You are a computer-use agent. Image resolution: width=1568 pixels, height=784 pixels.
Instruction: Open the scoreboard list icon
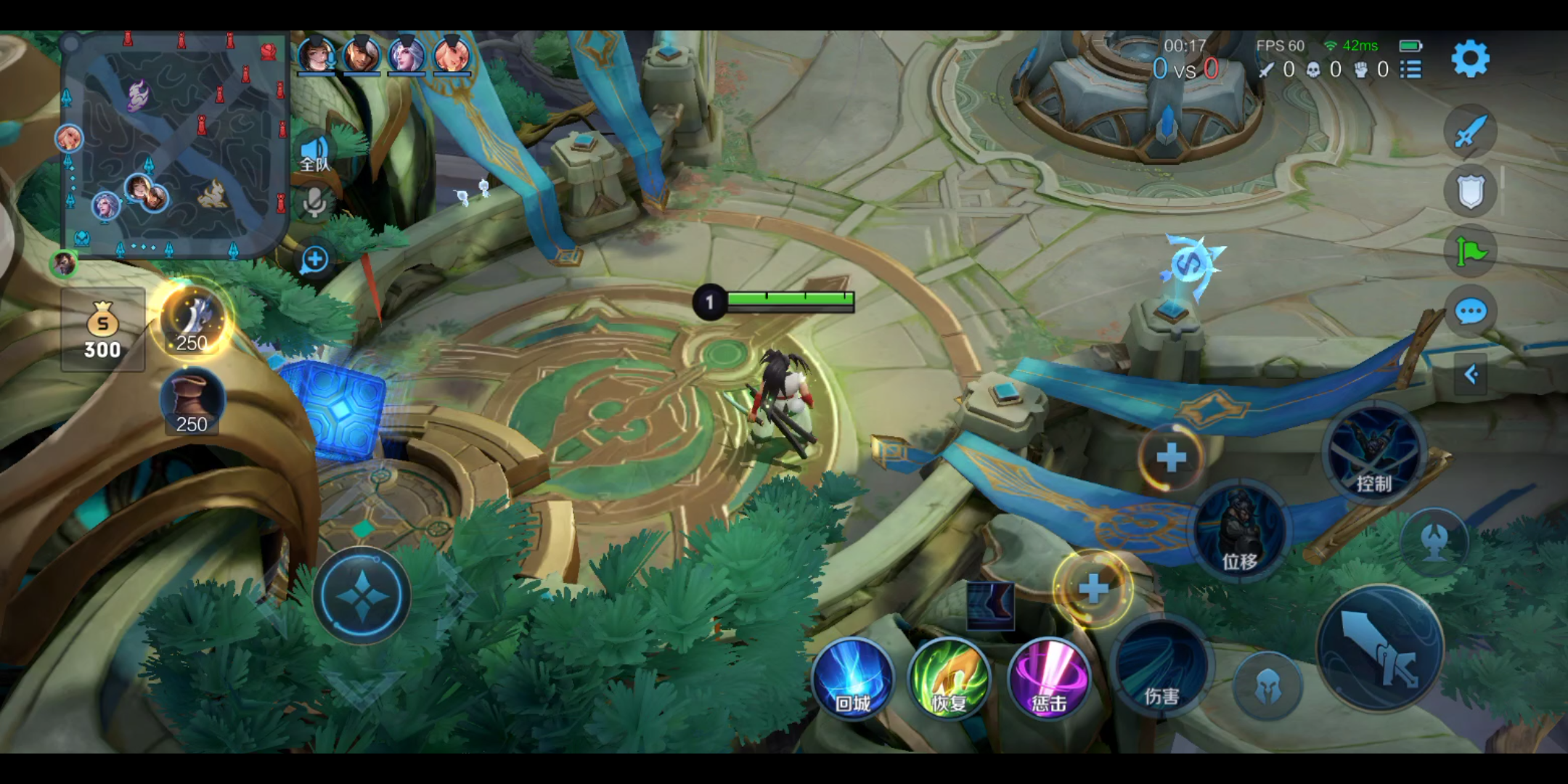pos(1410,69)
